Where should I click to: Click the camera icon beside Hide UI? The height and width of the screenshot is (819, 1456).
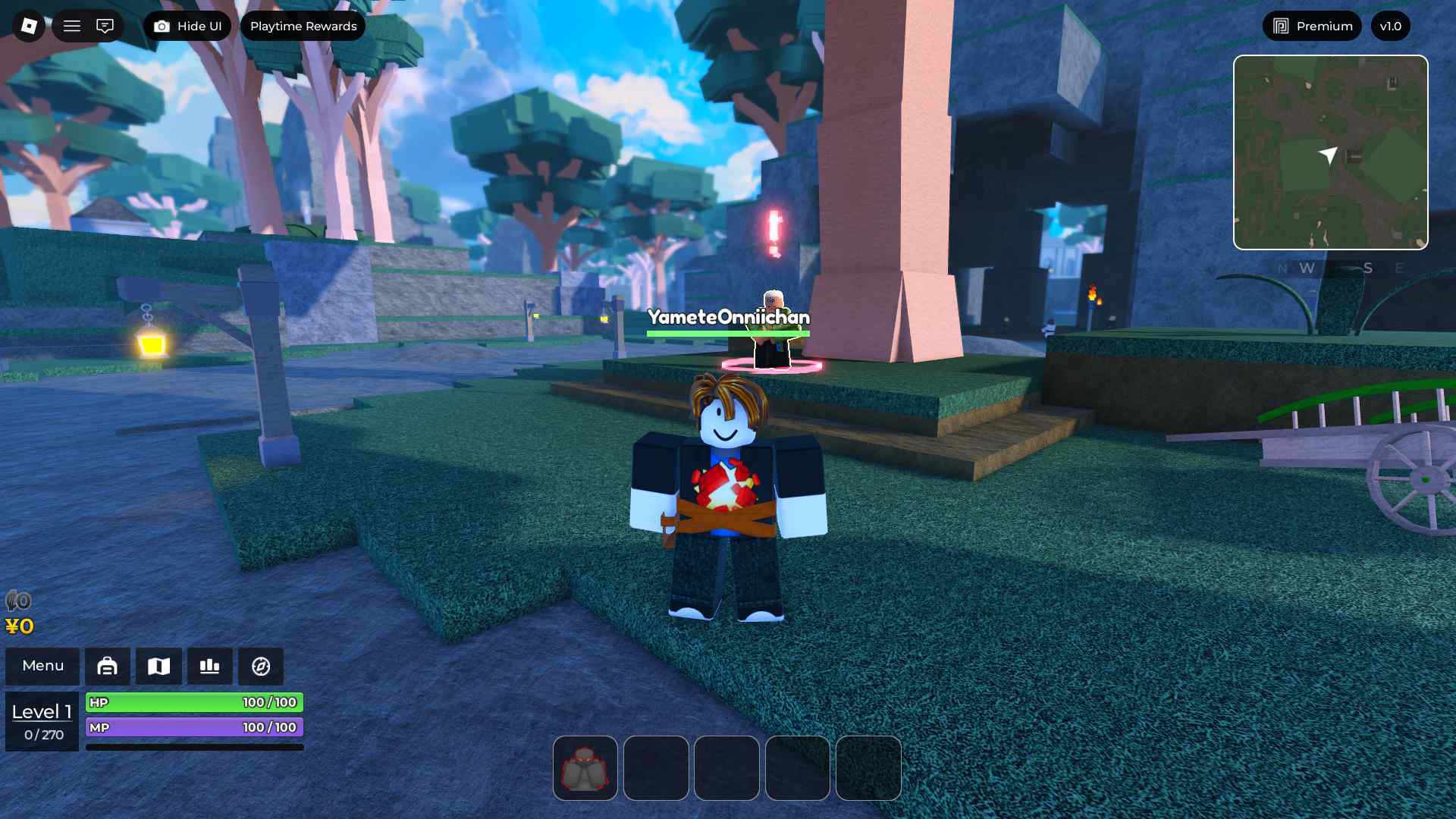[161, 25]
